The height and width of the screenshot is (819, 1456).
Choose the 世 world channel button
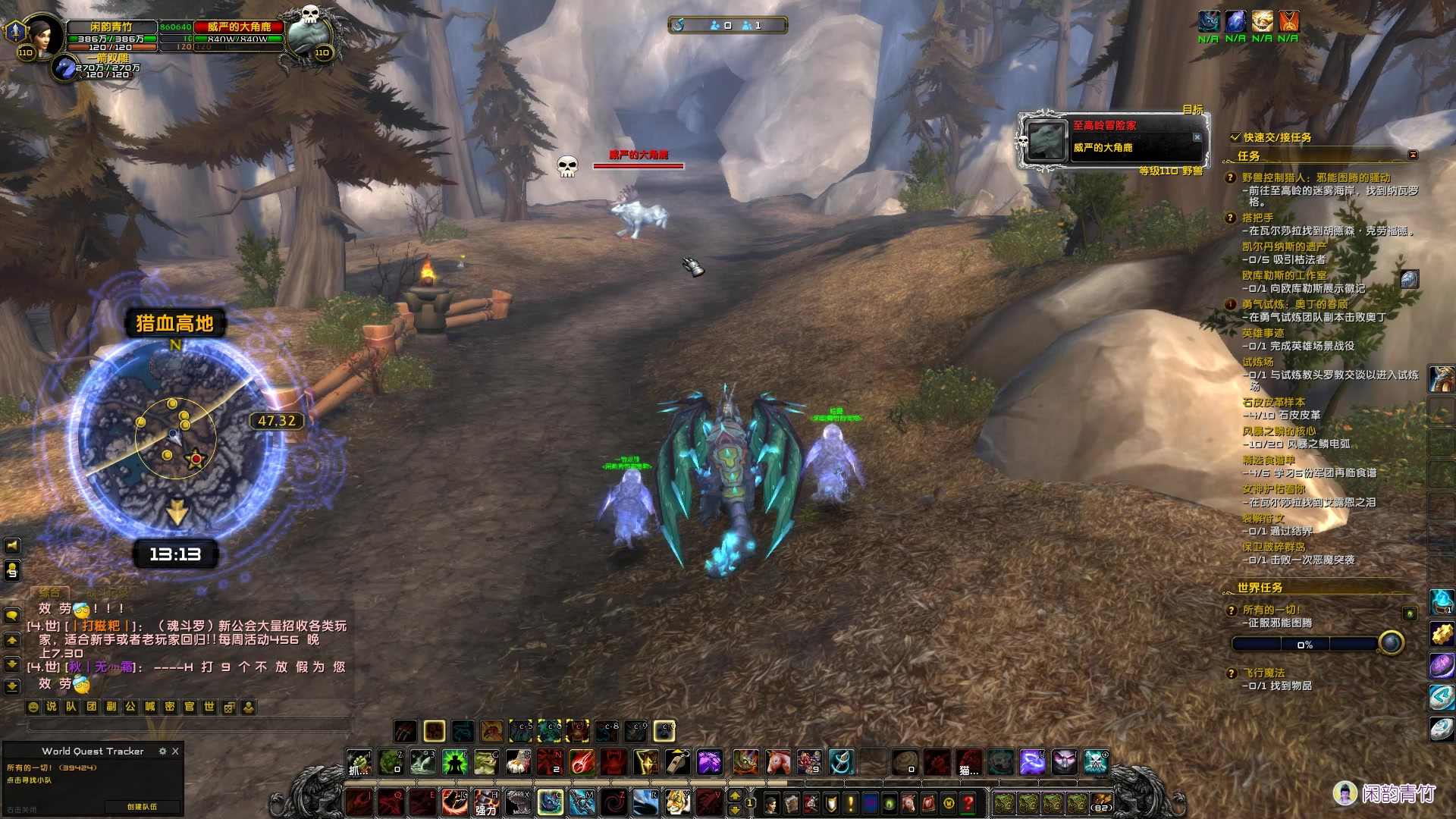tap(209, 707)
